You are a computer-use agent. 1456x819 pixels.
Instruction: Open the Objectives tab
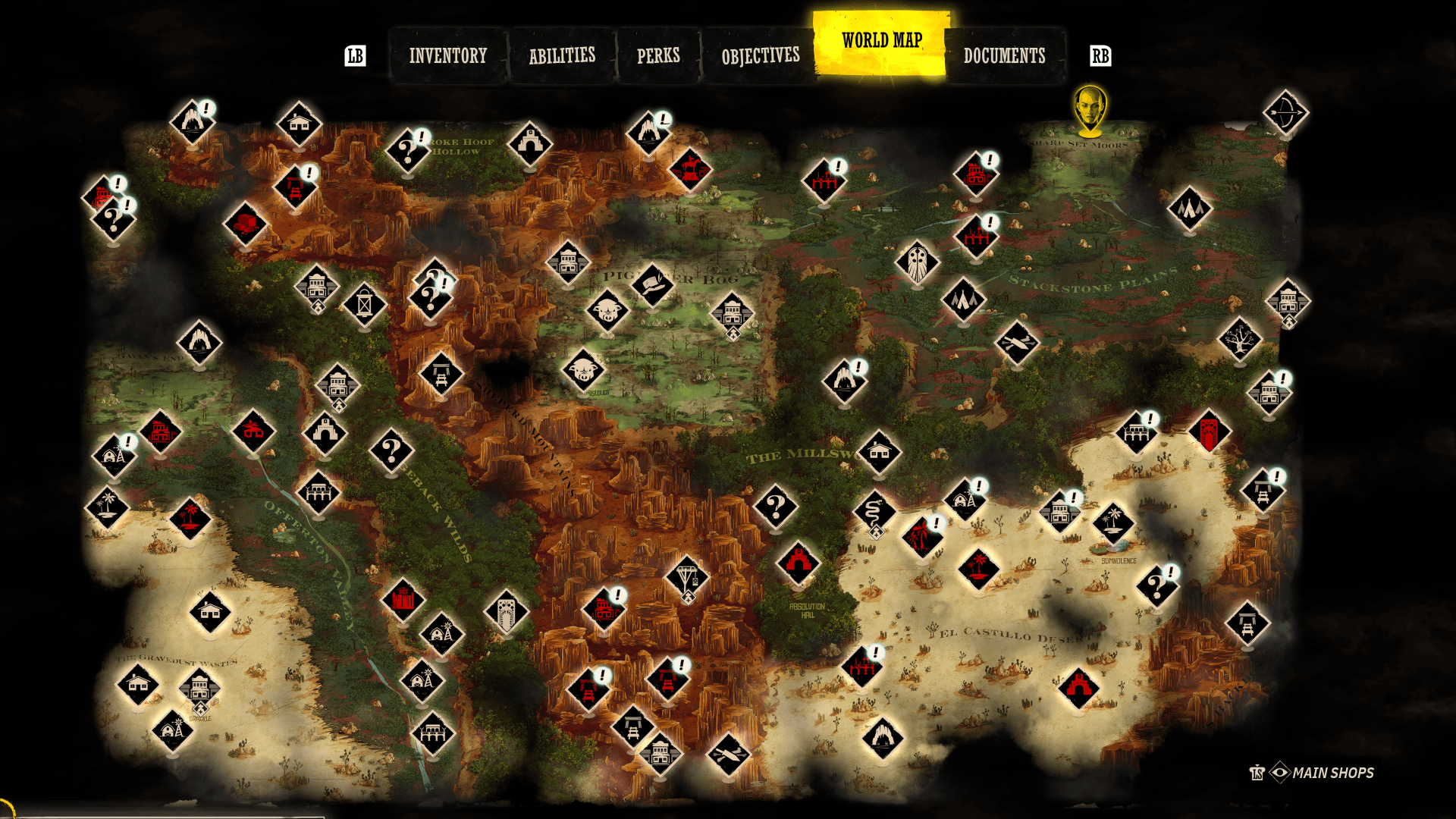point(760,55)
